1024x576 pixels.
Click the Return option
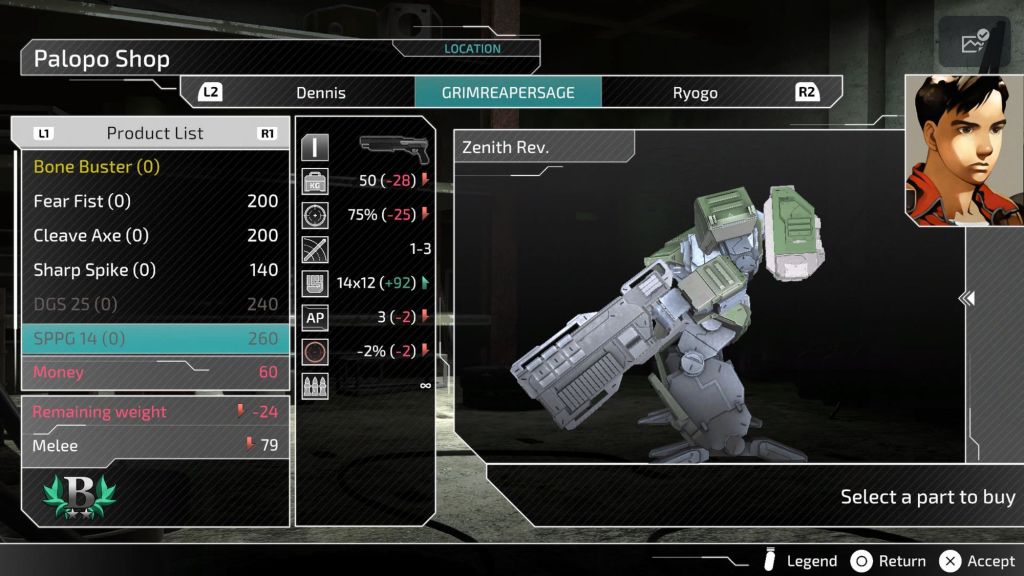[888, 561]
